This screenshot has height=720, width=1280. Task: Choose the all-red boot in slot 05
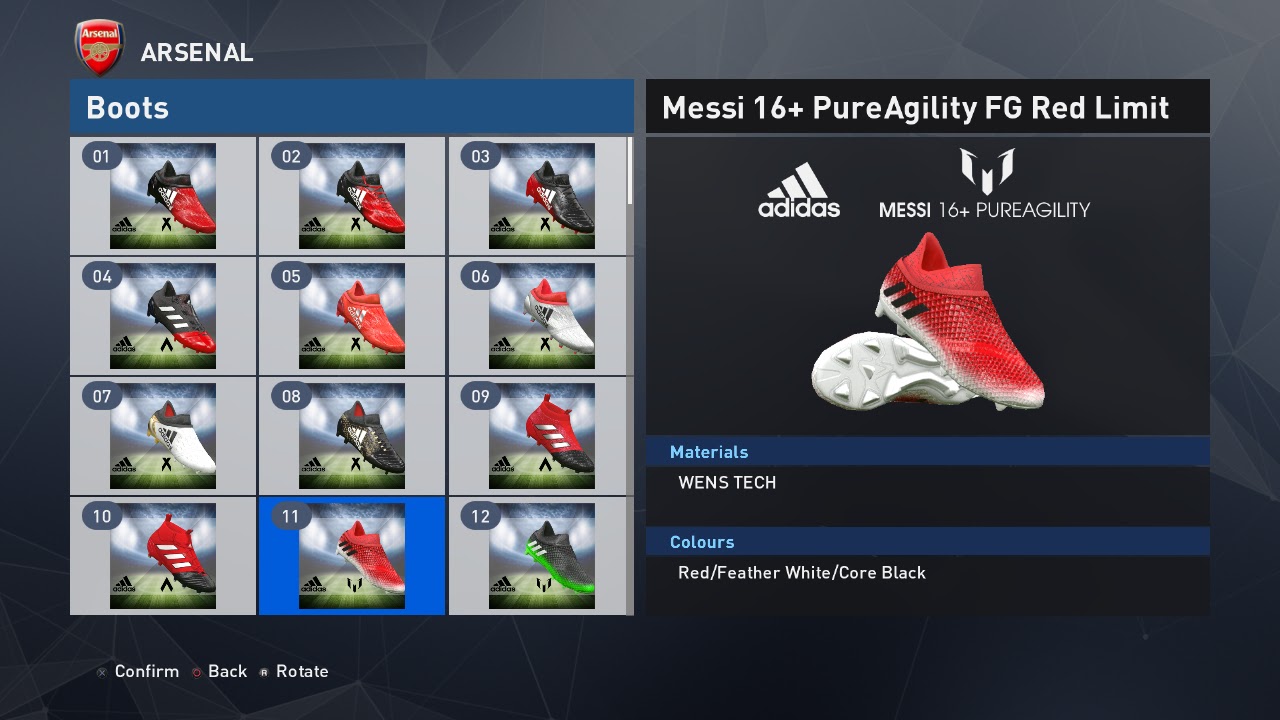352,316
